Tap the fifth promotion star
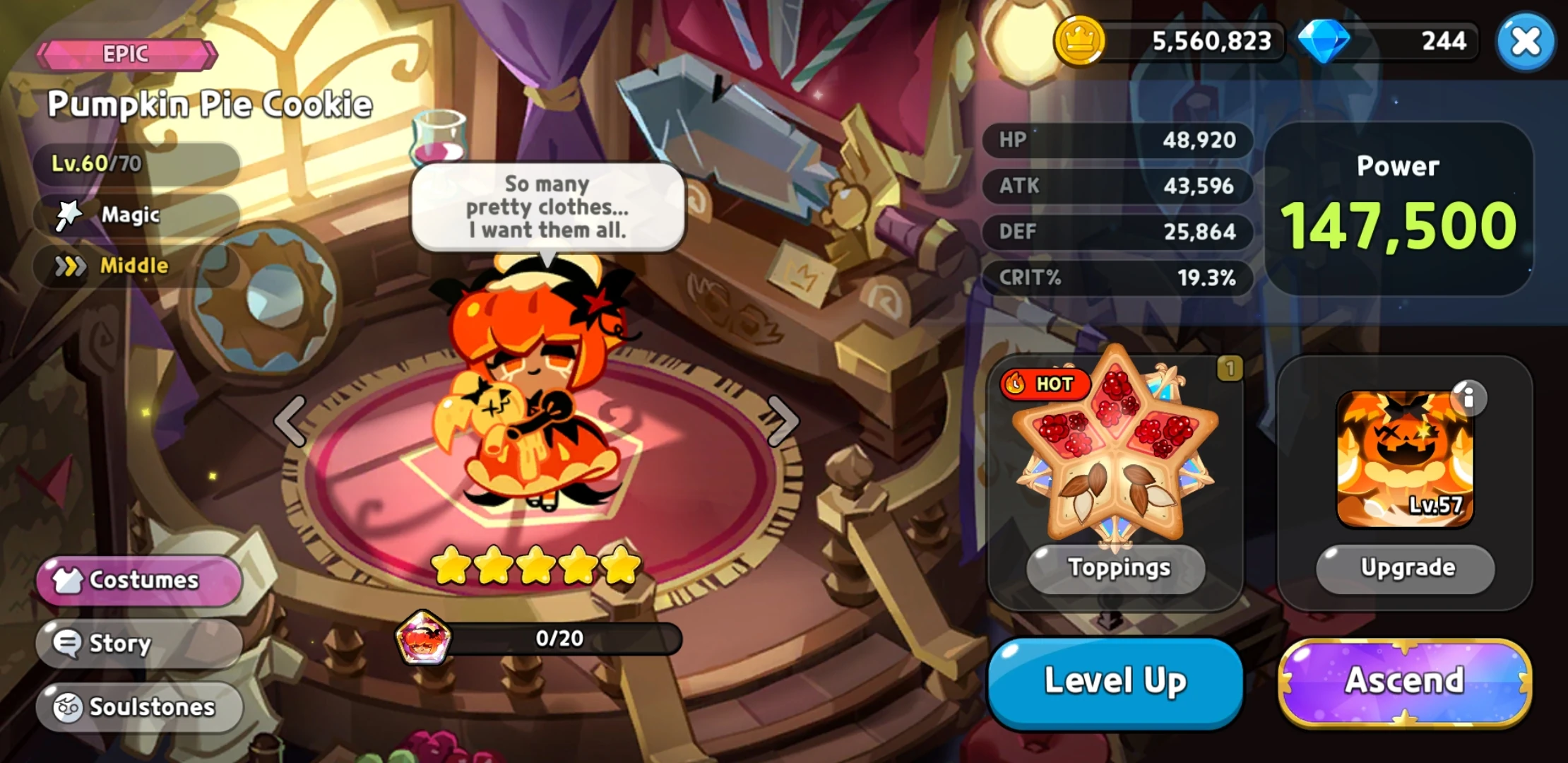The height and width of the screenshot is (763, 1568). [x=624, y=566]
